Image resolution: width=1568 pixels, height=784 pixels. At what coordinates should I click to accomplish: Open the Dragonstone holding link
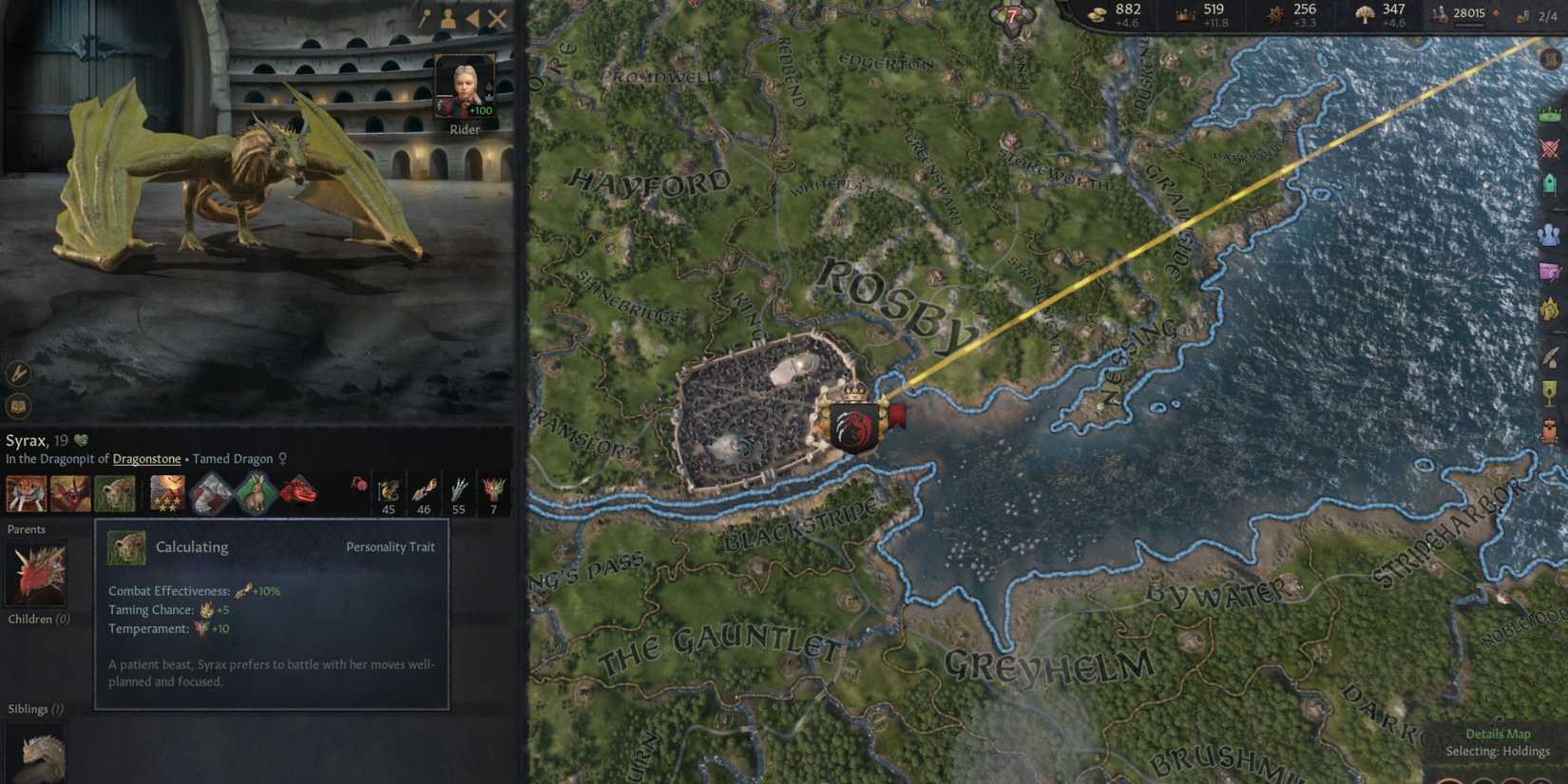pyautogui.click(x=146, y=458)
